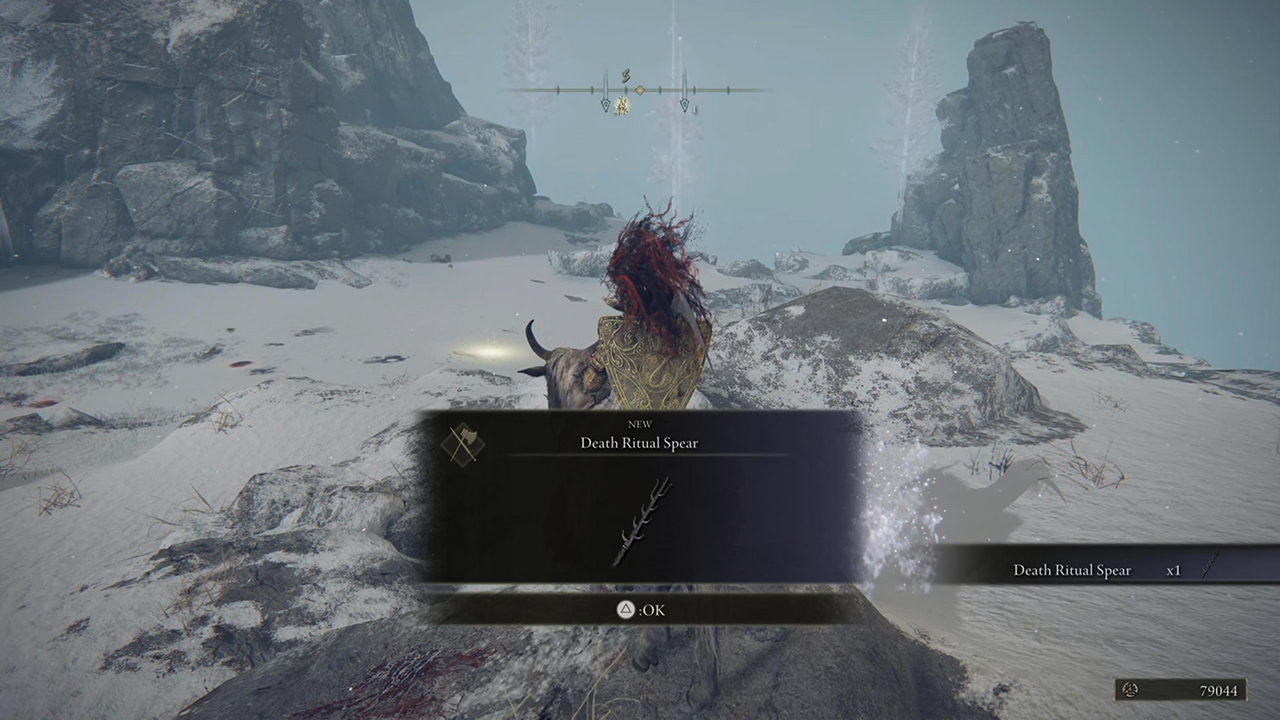Select the NEW label above the item name
Viewport: 1280px width, 720px height.
[639, 424]
